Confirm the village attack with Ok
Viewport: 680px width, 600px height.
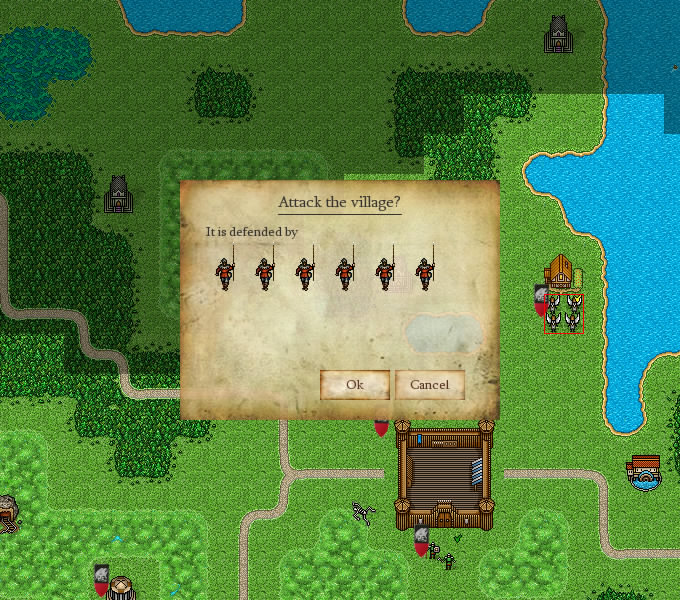pos(354,385)
